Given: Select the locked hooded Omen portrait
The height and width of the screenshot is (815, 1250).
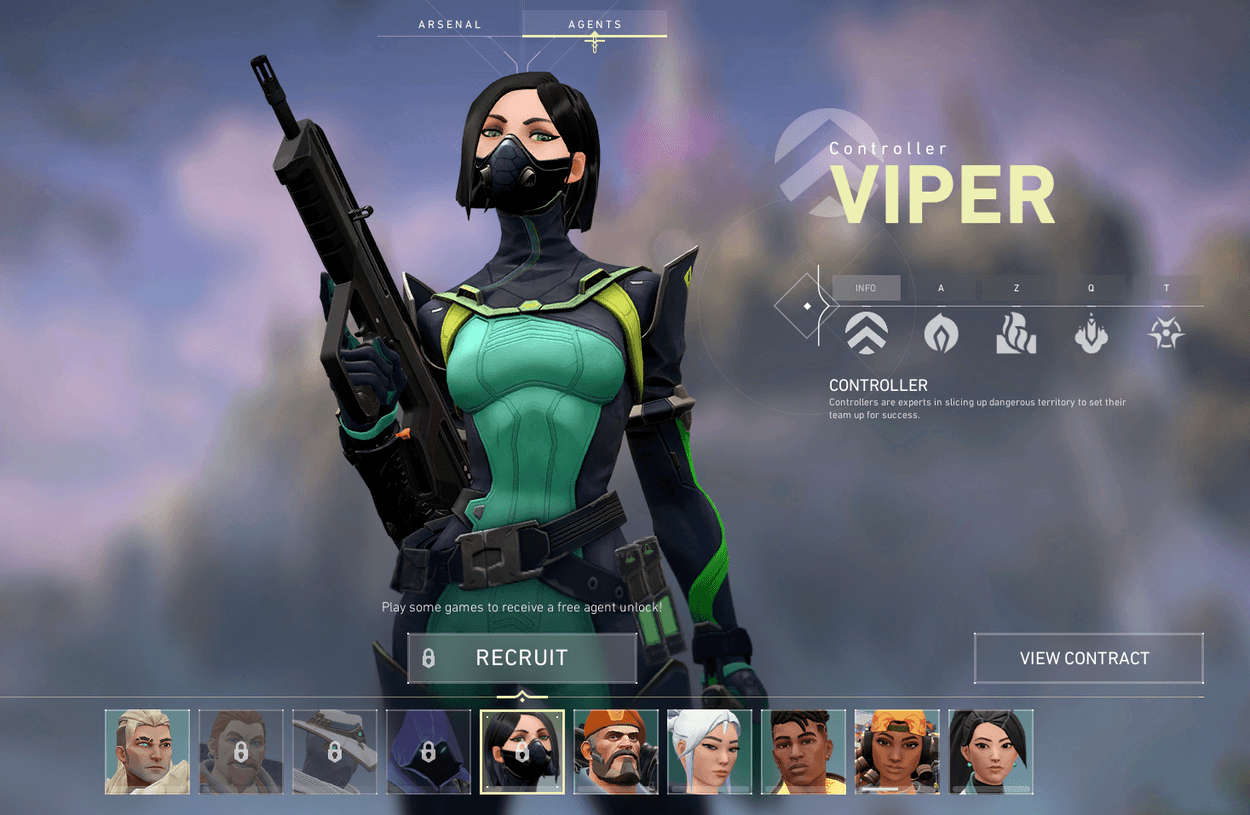Looking at the screenshot, I should click(x=429, y=752).
